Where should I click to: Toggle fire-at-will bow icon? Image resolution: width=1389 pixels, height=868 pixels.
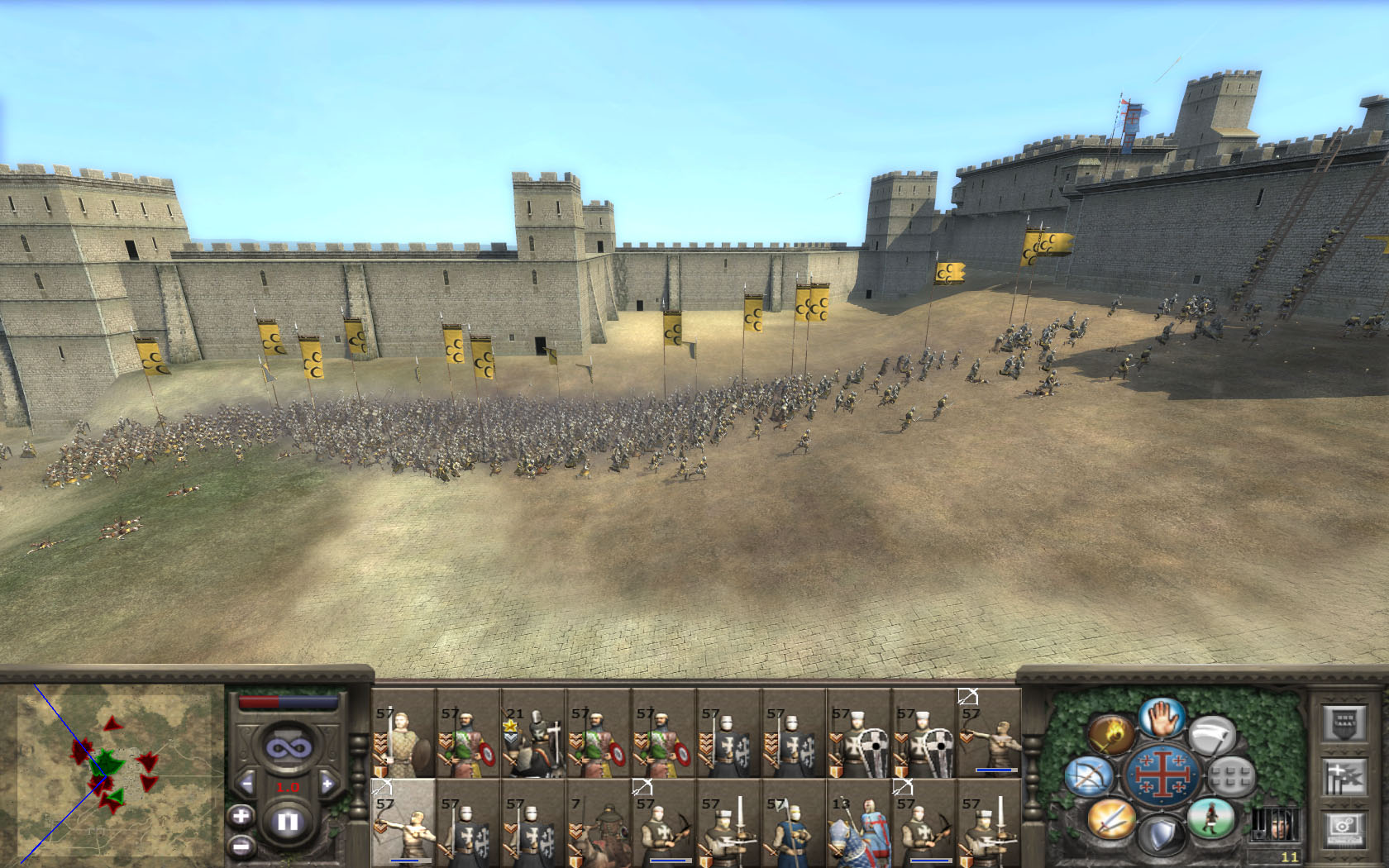pos(1087,777)
